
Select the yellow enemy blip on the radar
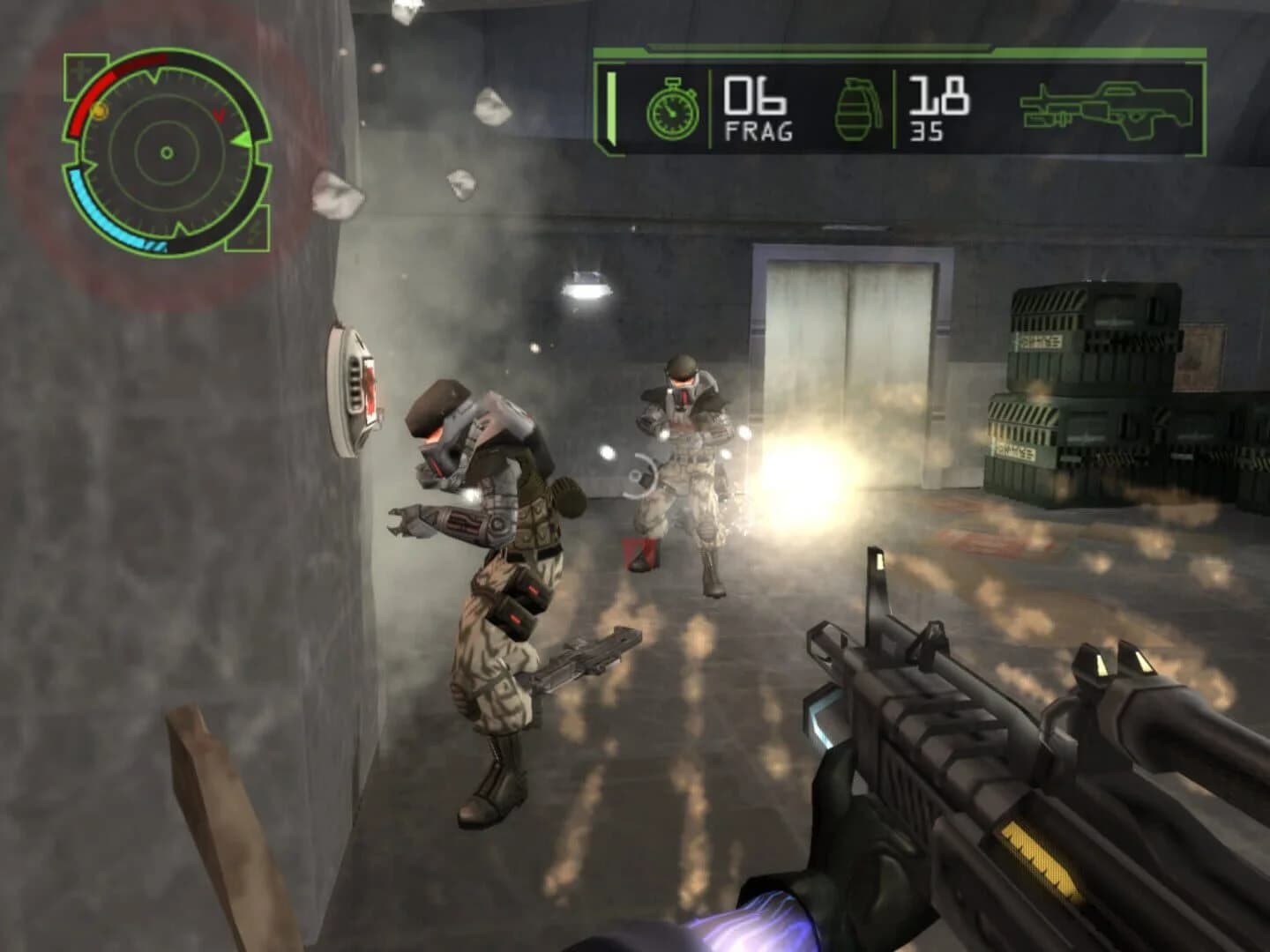click(x=100, y=112)
